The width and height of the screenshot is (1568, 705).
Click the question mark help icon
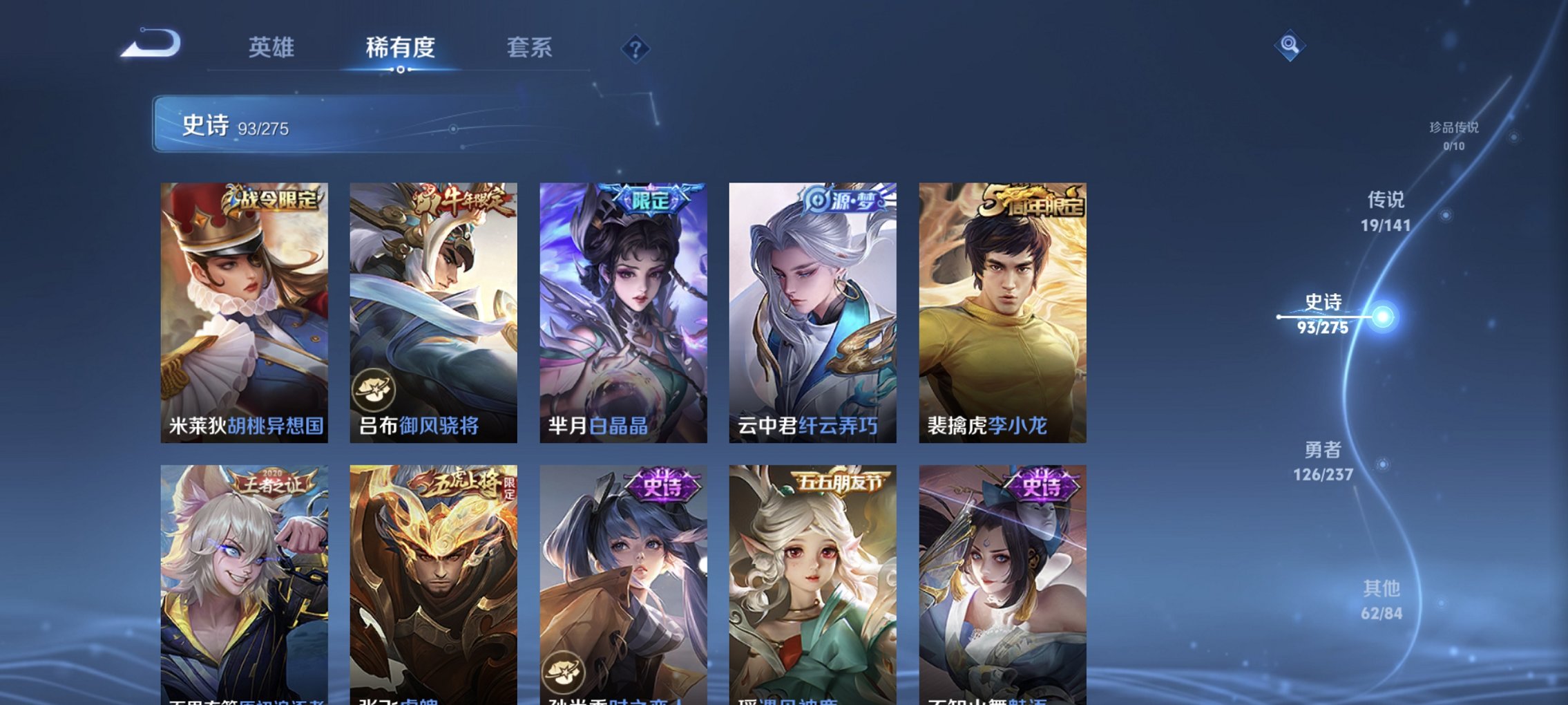(x=637, y=50)
